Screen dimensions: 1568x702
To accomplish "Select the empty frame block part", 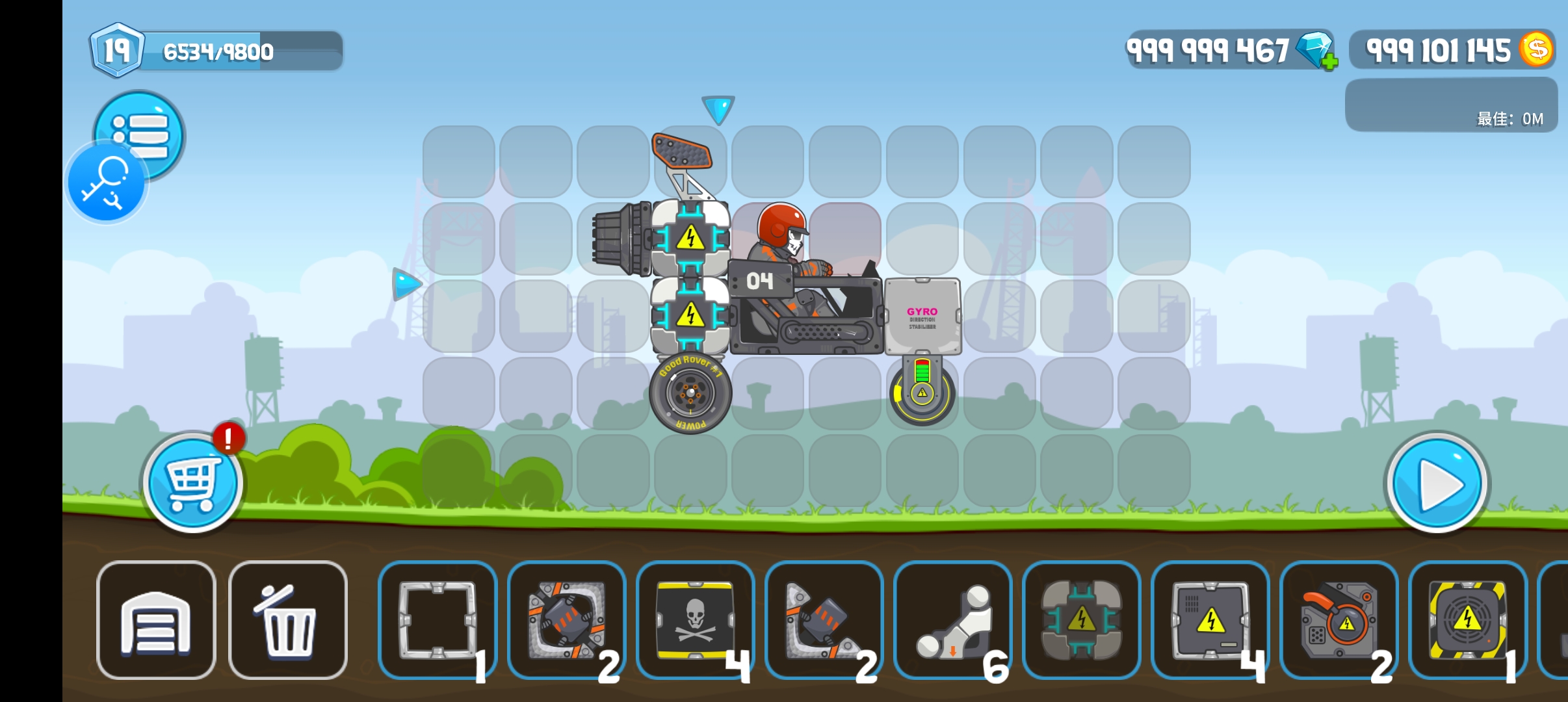I will pos(438,620).
